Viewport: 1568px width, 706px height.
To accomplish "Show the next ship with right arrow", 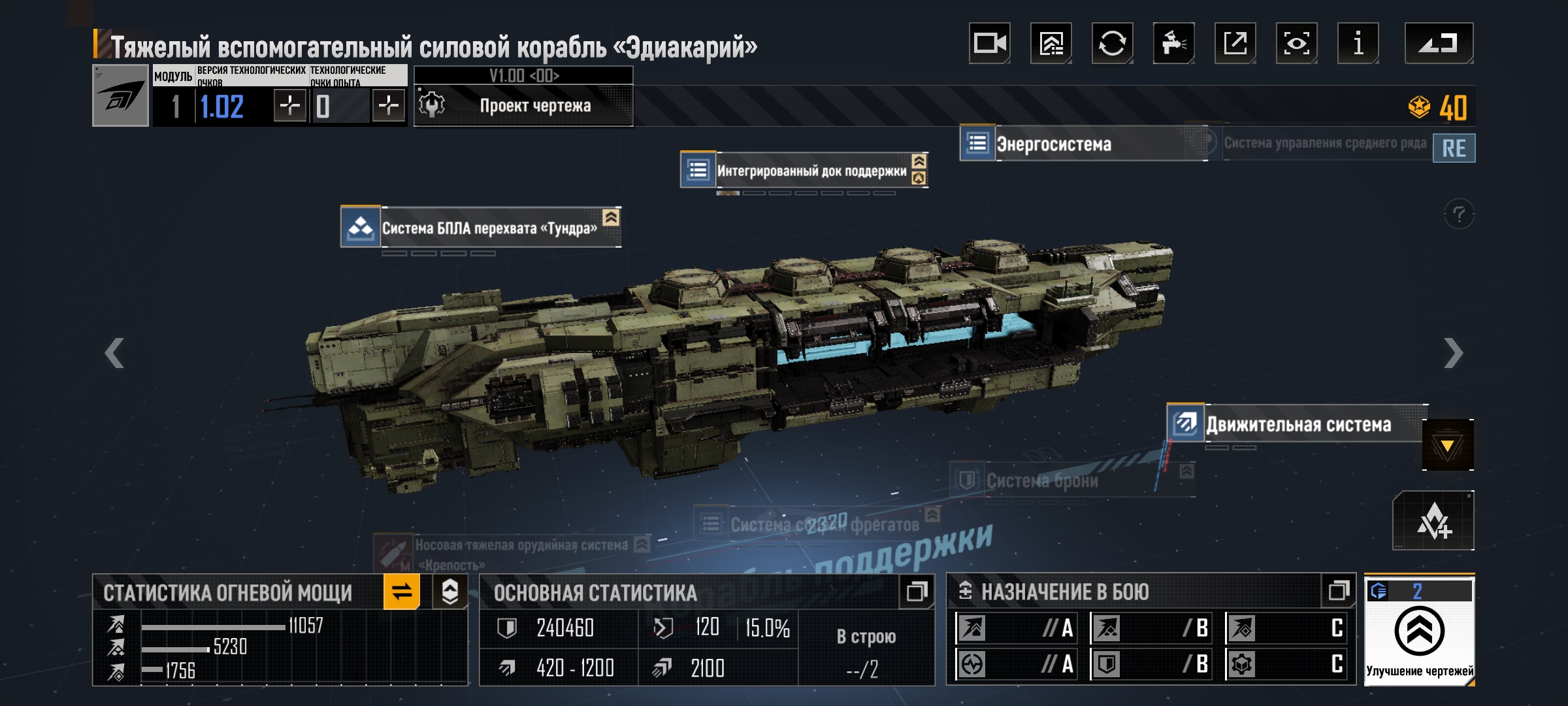I will coord(1452,354).
